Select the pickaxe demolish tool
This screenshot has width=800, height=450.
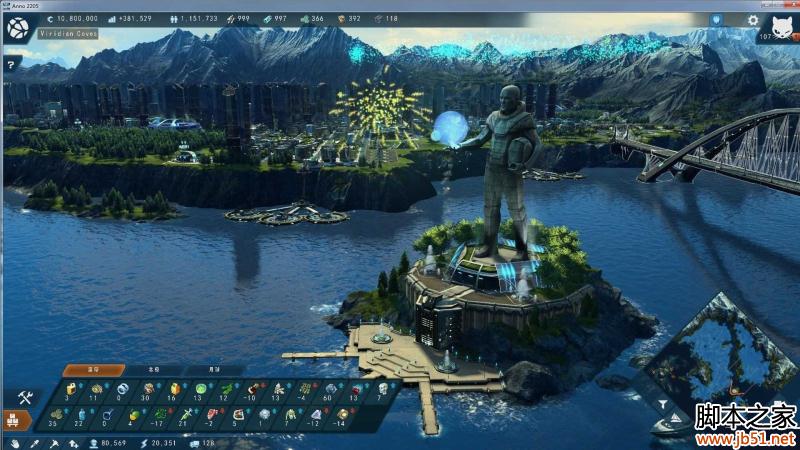53,442
